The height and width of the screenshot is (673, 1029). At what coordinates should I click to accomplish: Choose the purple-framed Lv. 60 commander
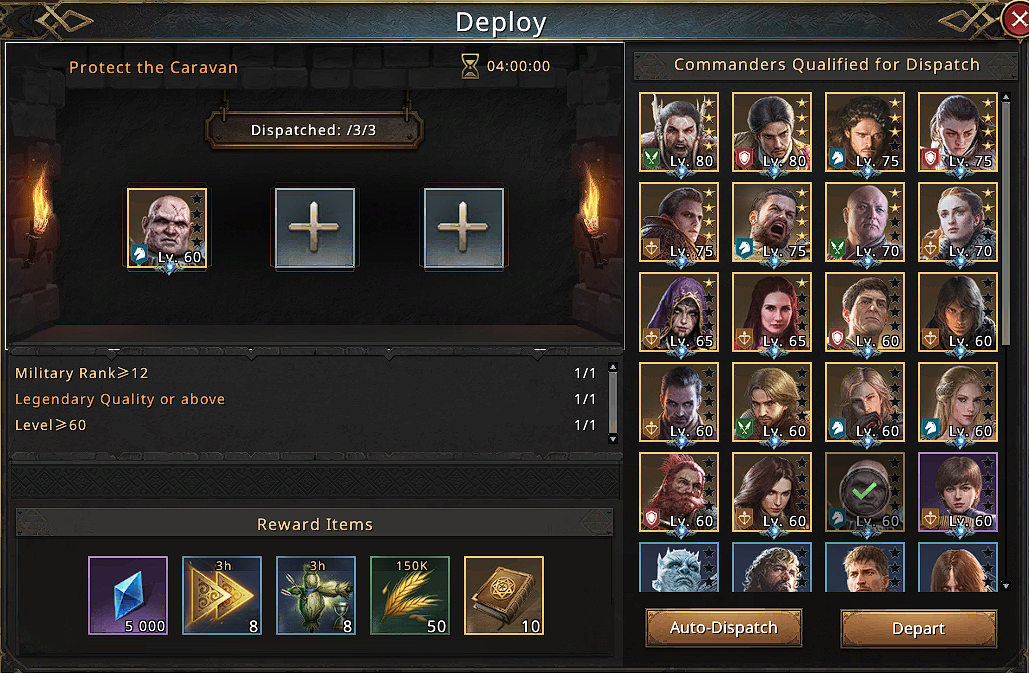(958, 492)
